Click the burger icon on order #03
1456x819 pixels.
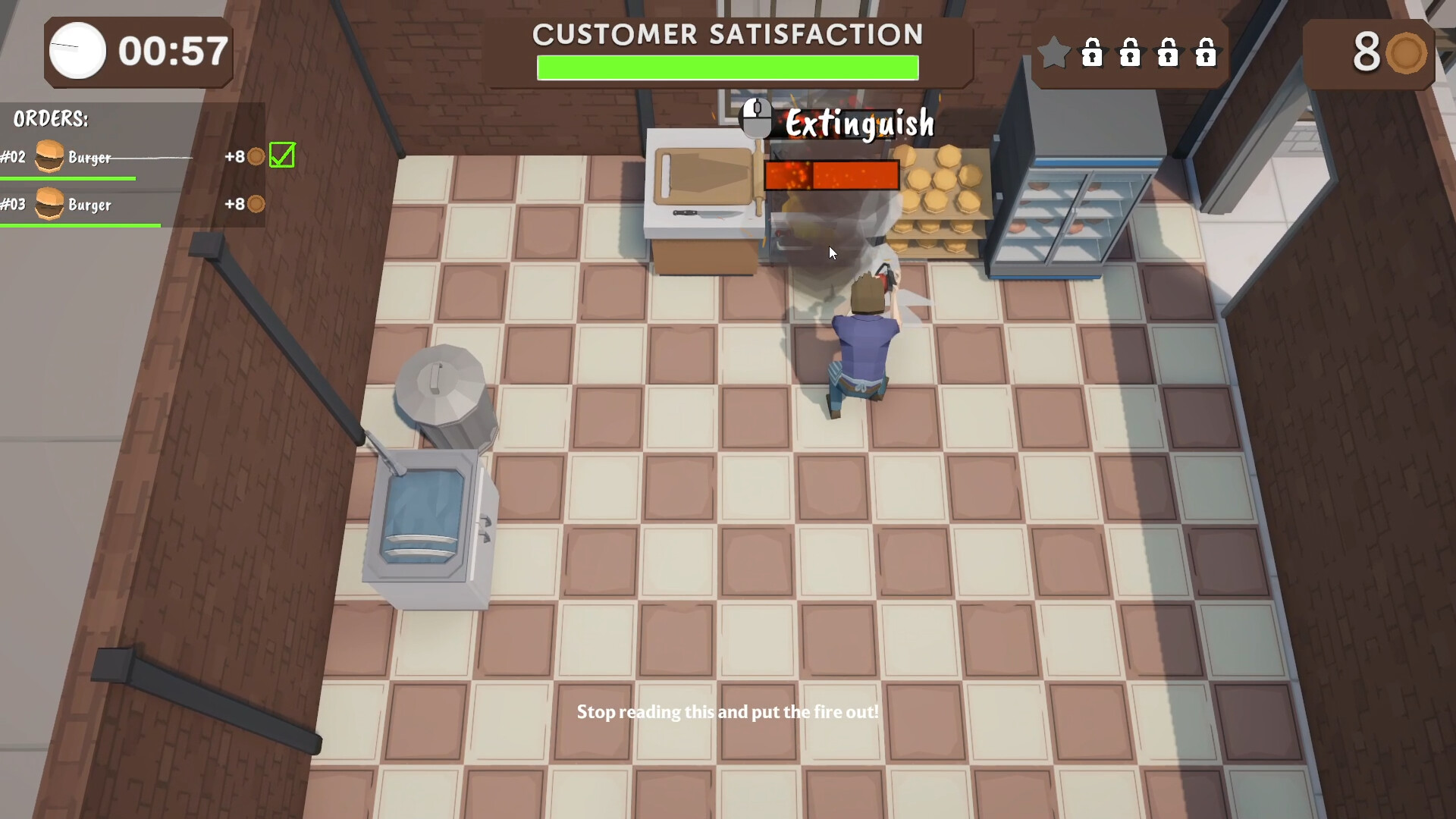(51, 205)
